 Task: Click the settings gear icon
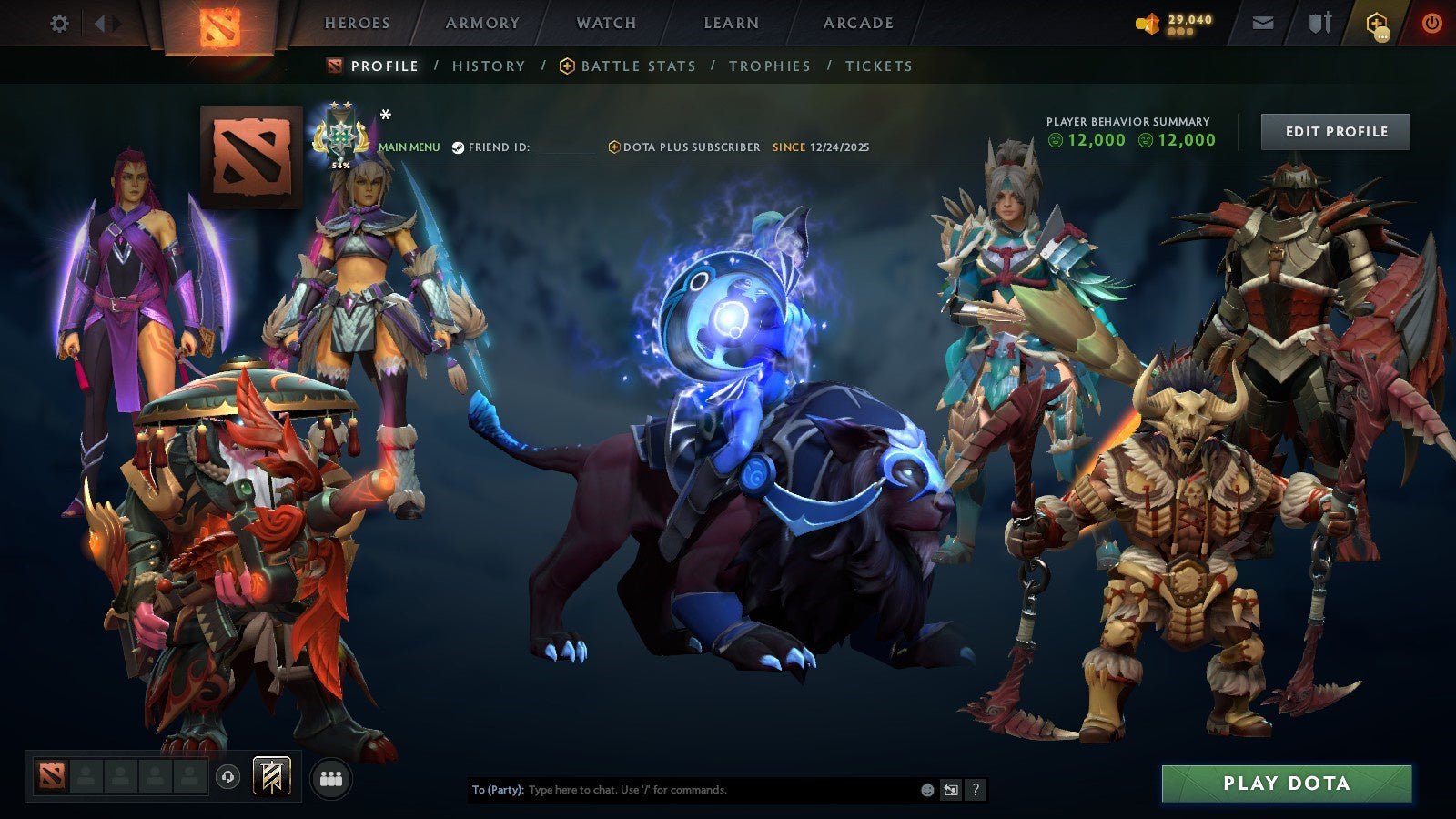58,24
